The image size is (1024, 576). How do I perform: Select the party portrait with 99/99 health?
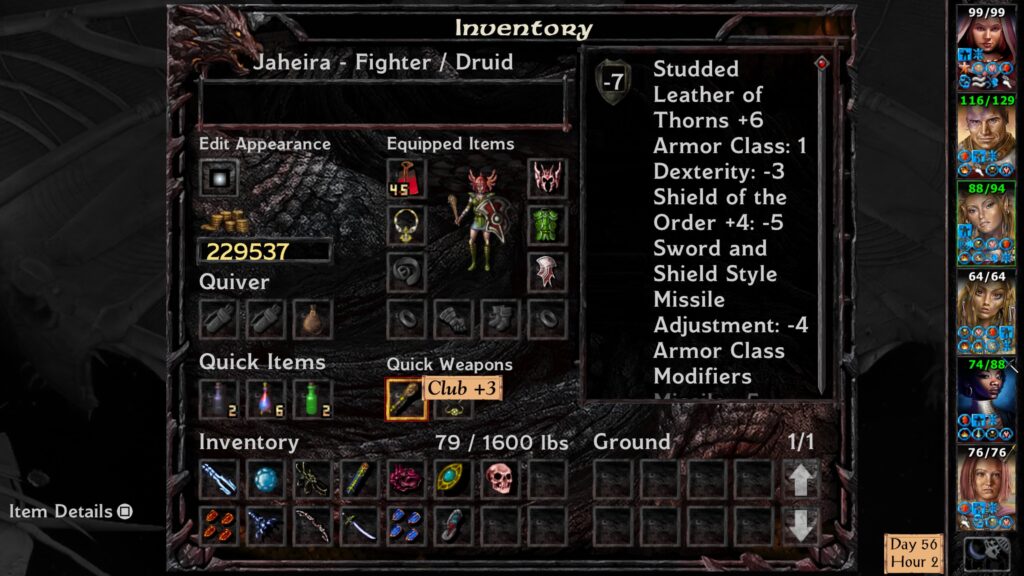click(980, 40)
